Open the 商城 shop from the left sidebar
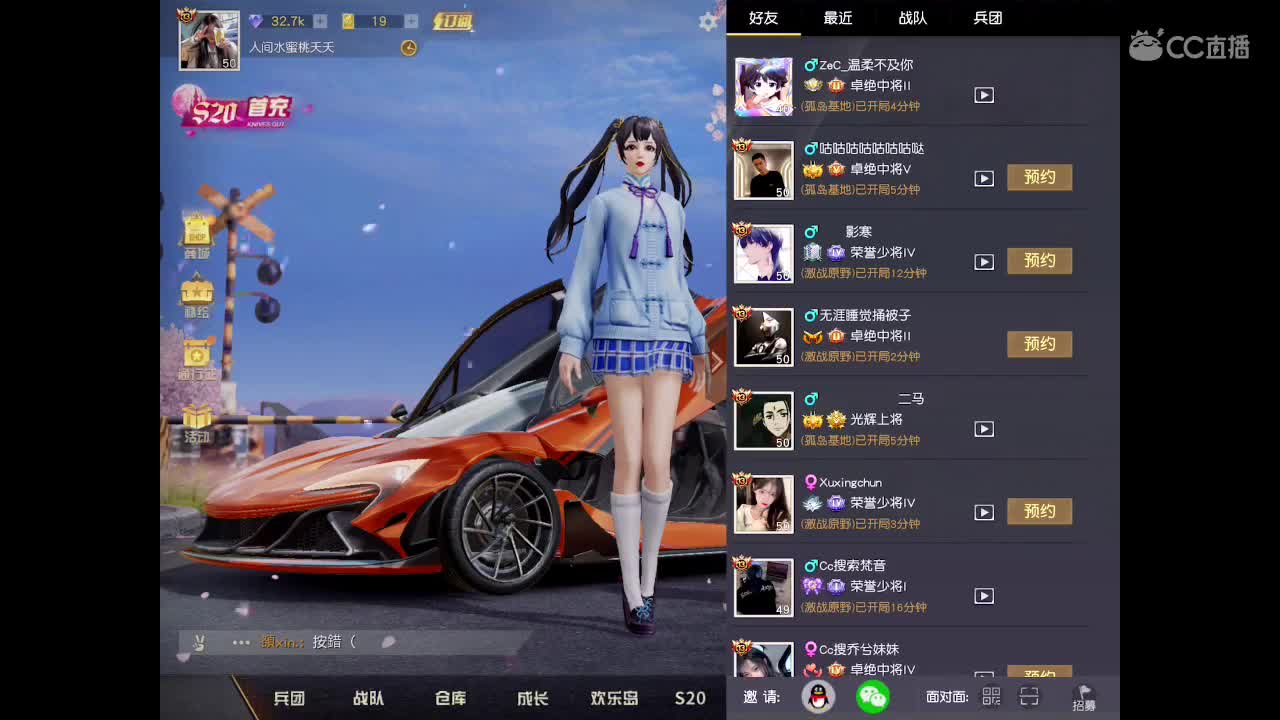Viewport: 1280px width, 720px height. click(x=195, y=232)
